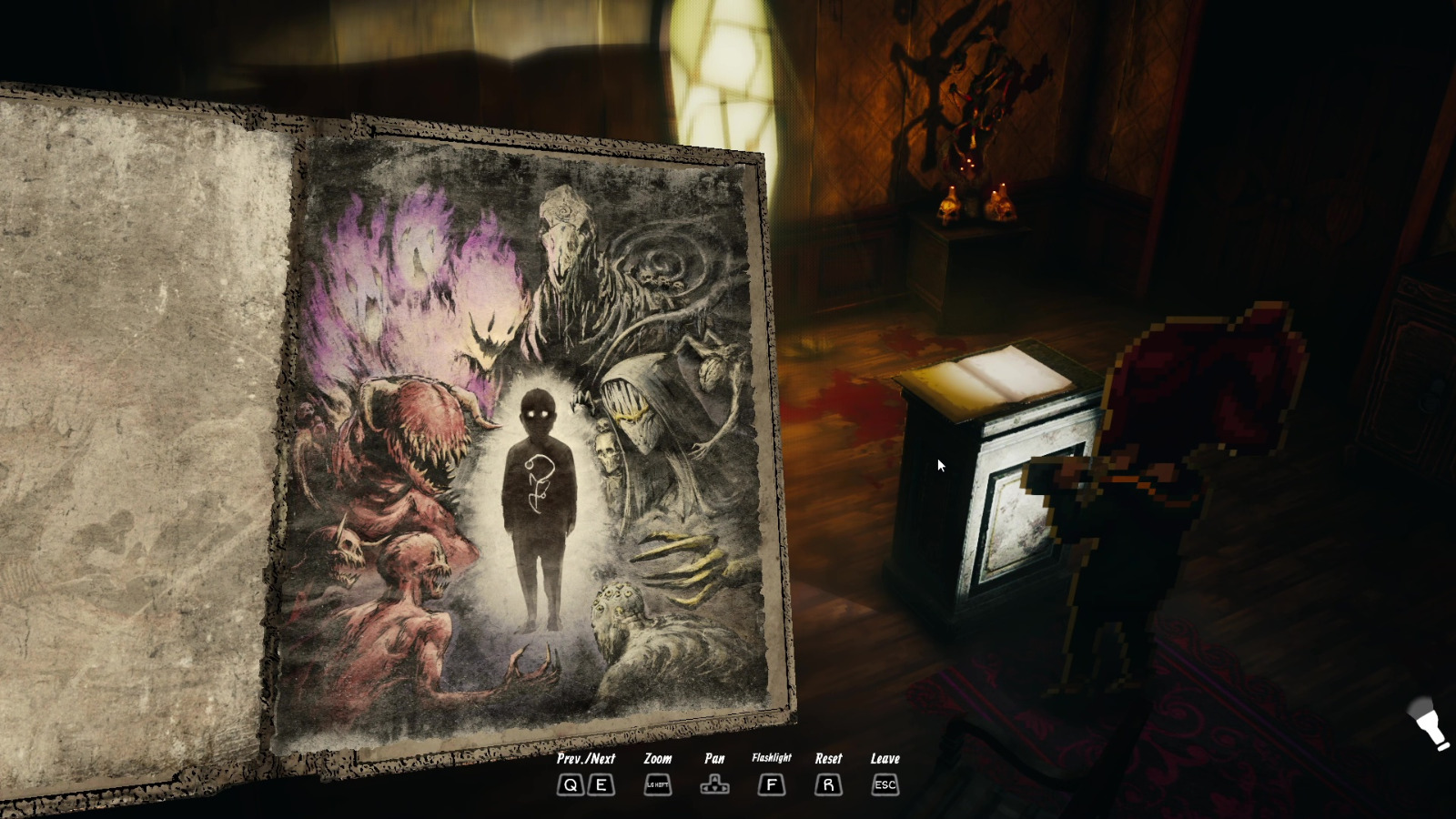Click the Reset label to reset the view
1456x819 pixels.
click(827, 757)
